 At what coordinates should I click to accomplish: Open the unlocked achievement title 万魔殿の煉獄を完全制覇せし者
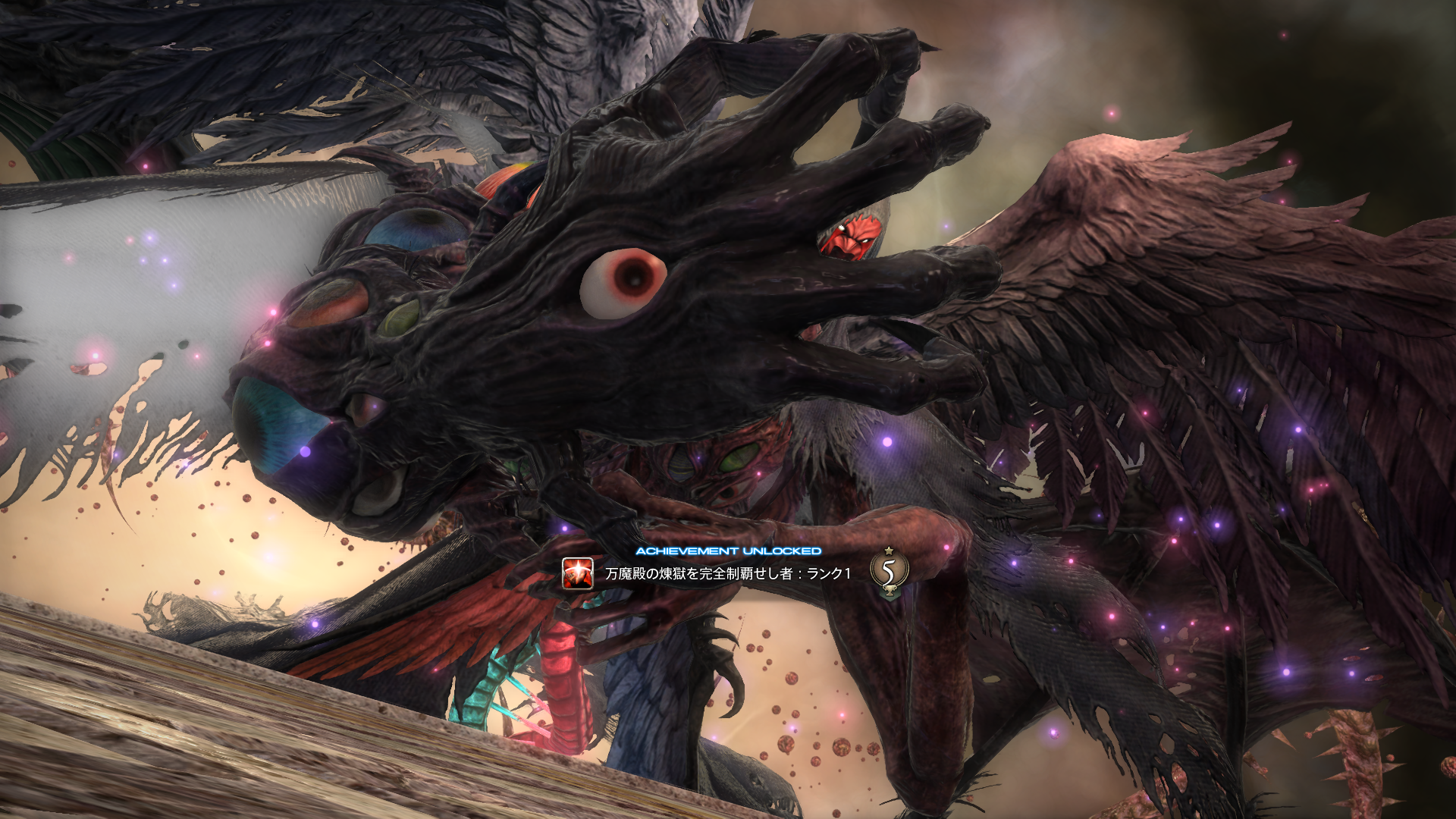tap(727, 573)
